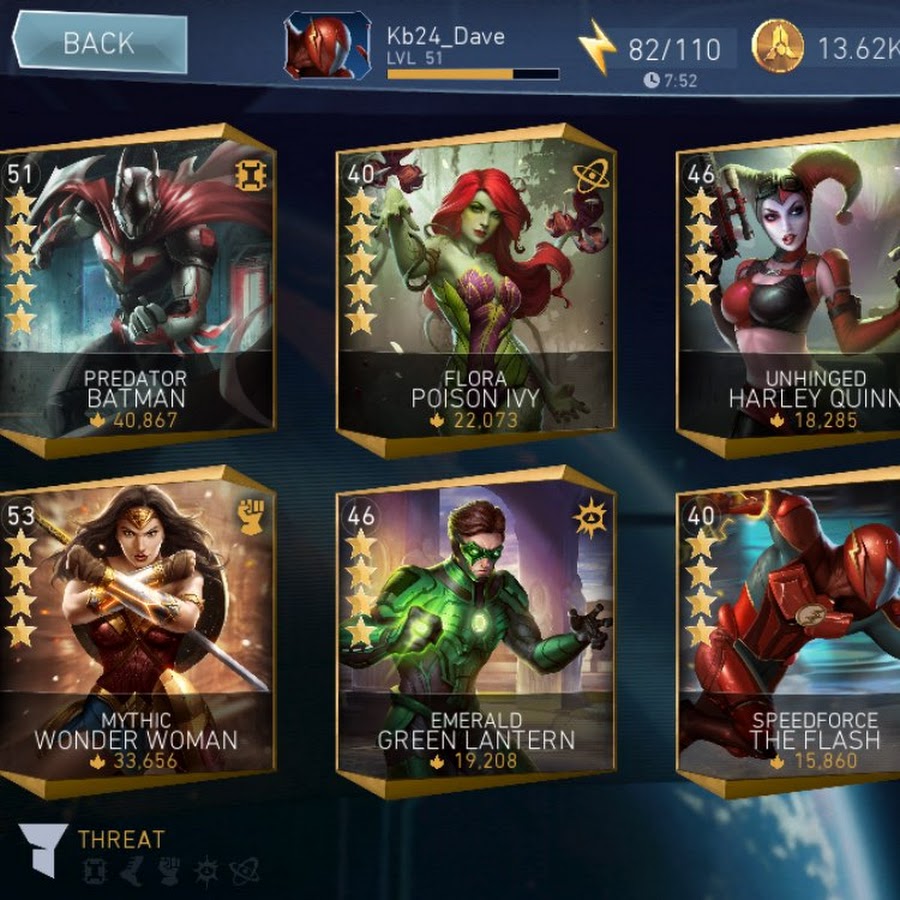Filter heroes by the fist class icon
This screenshot has width=900, height=900.
click(169, 871)
